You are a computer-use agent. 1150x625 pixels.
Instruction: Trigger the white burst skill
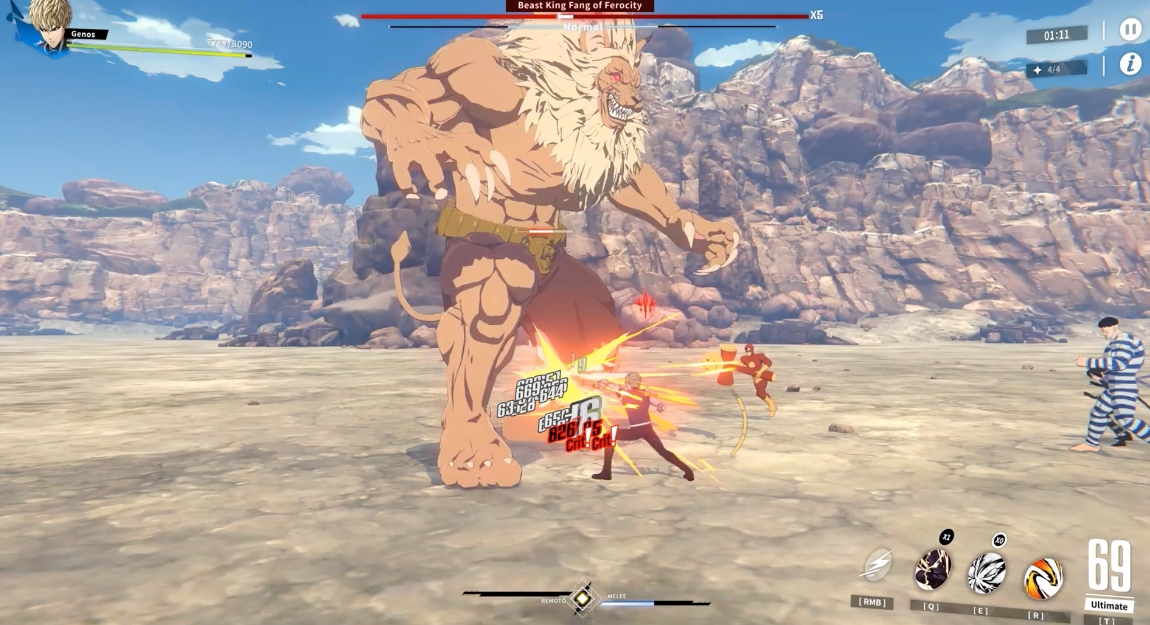tap(986, 574)
